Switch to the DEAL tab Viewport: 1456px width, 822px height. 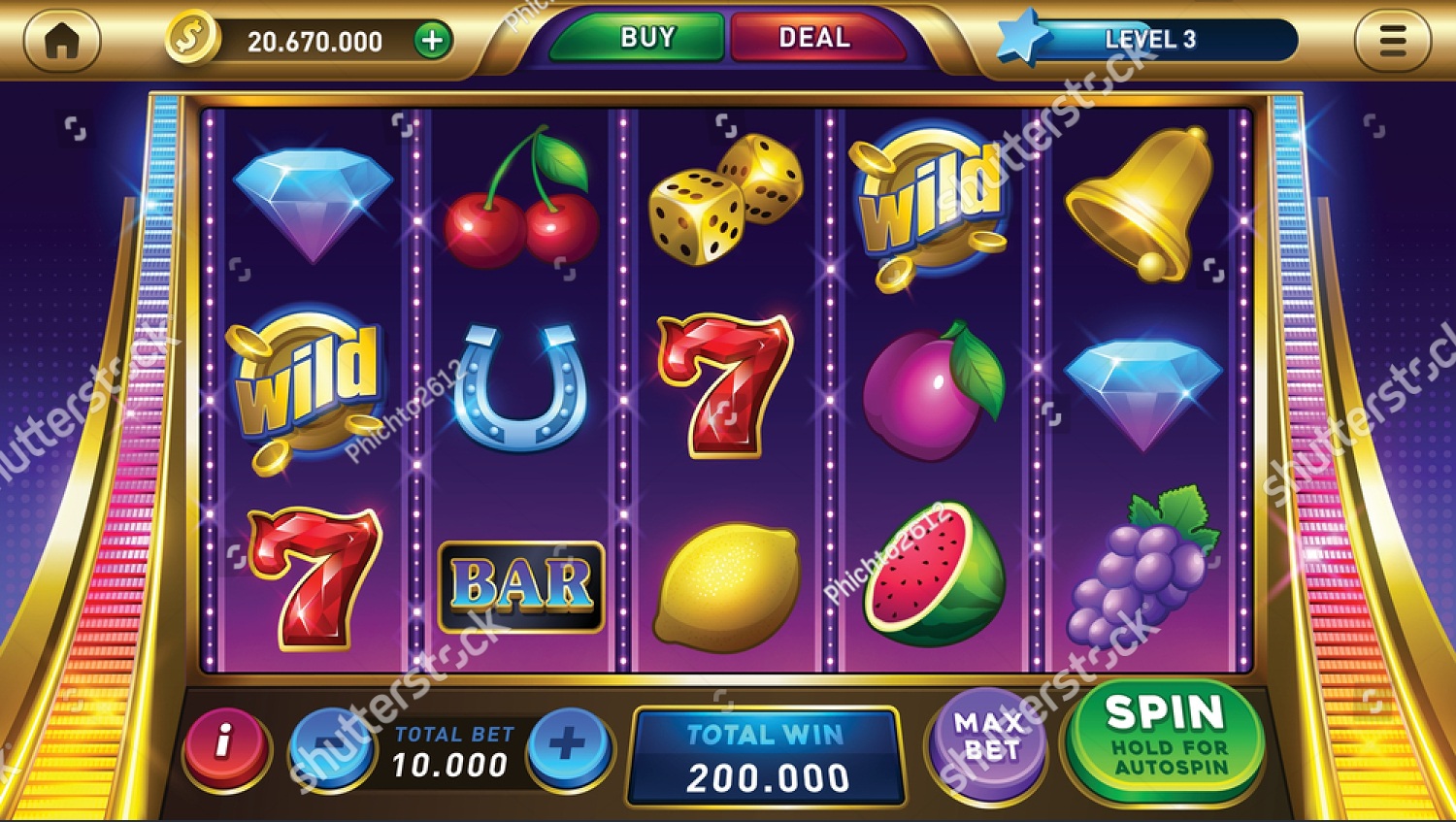pyautogui.click(x=813, y=39)
